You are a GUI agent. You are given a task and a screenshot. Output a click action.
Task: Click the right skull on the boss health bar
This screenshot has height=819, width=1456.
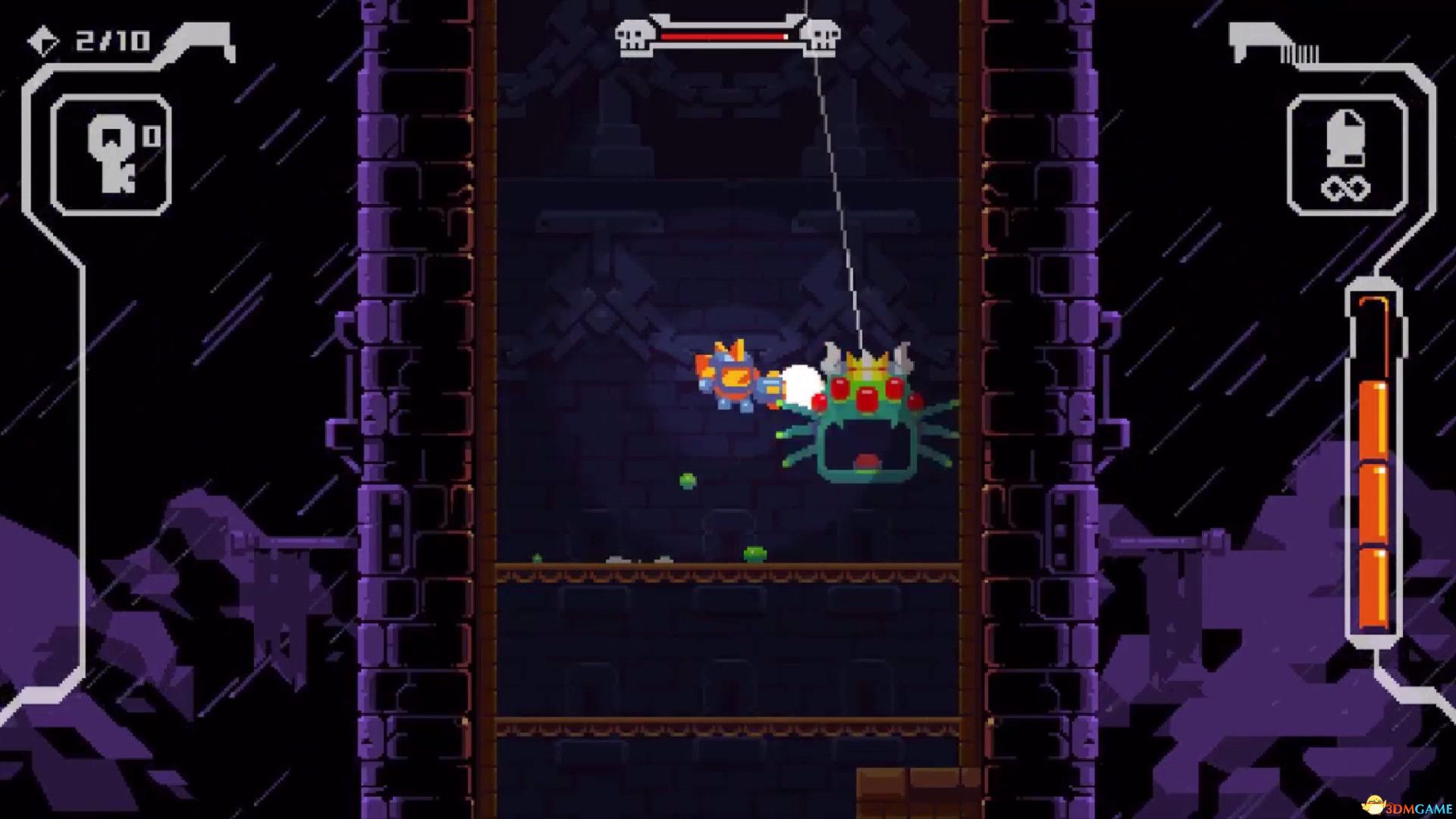point(823,36)
